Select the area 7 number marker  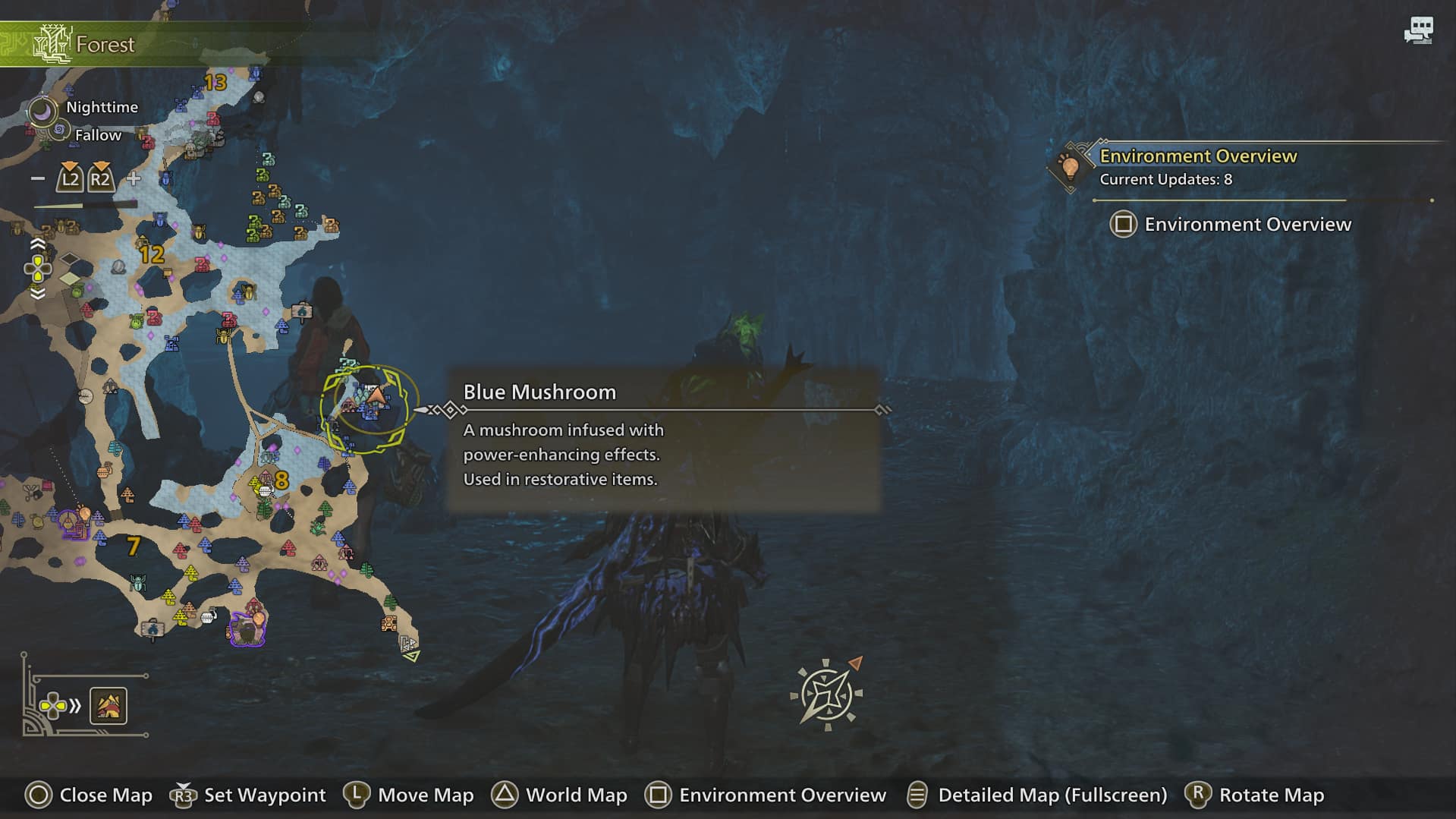pos(134,546)
